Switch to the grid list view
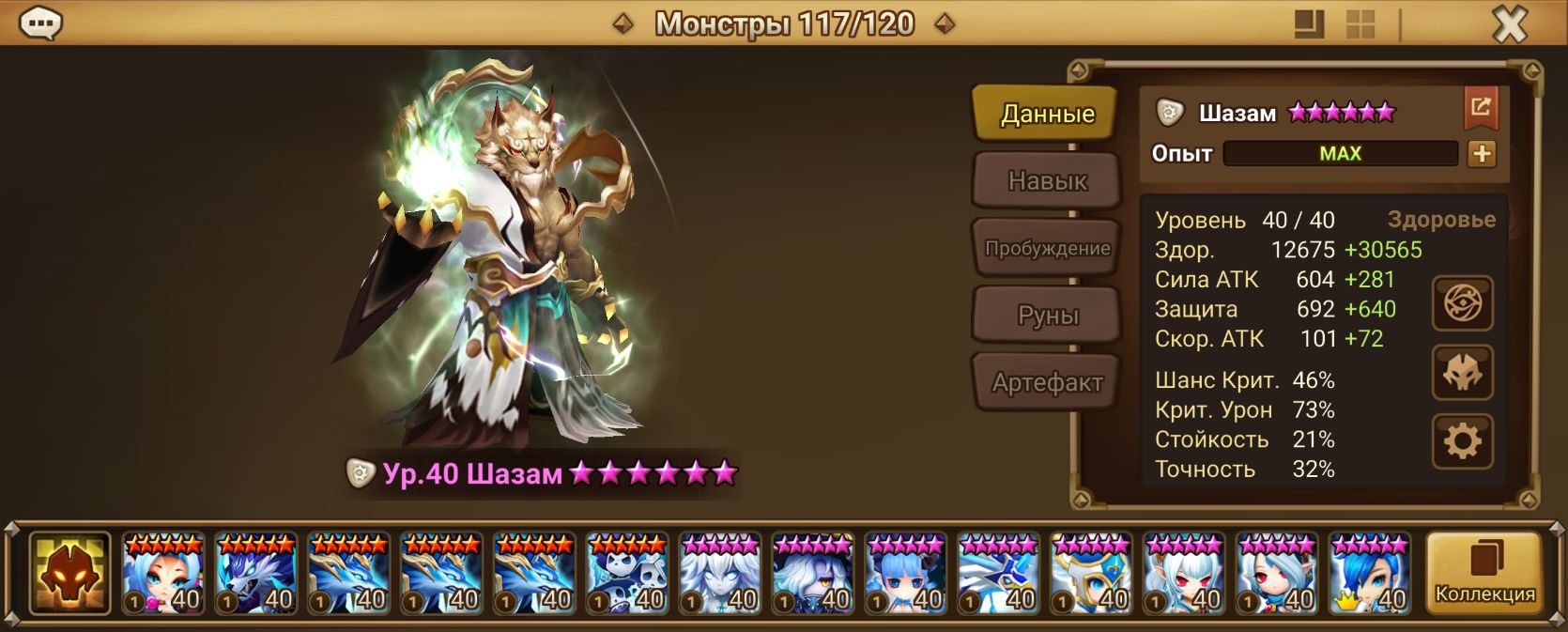Image resolution: width=1568 pixels, height=632 pixels. click(1360, 24)
